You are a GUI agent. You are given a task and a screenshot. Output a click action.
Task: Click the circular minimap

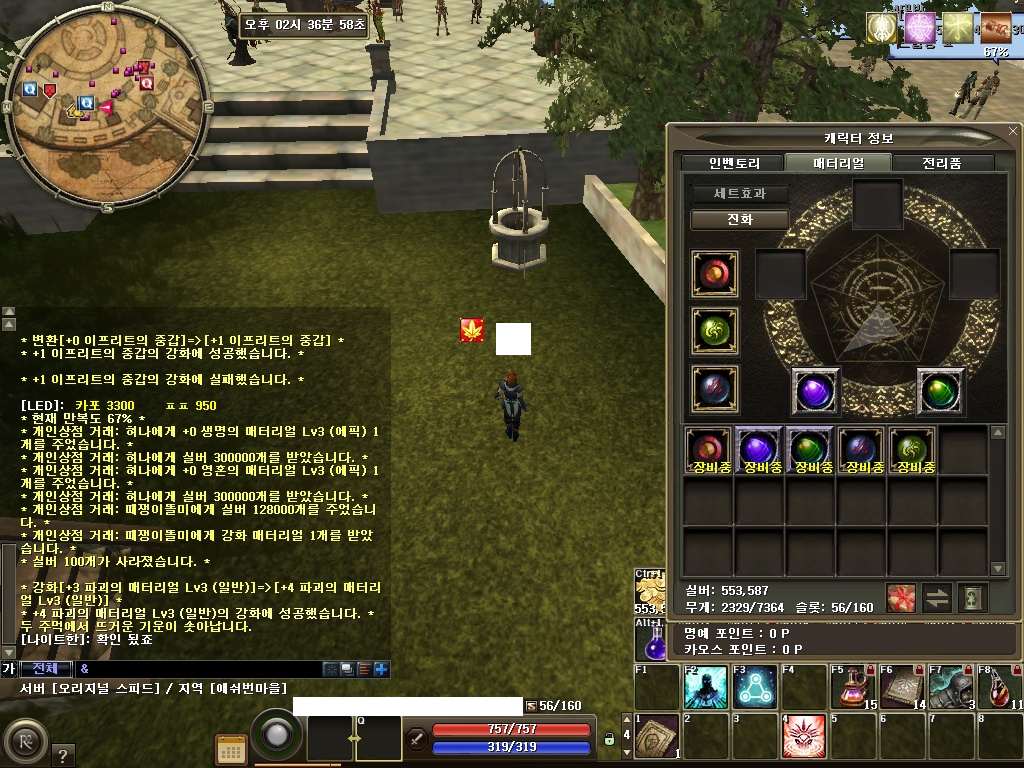coord(107,106)
